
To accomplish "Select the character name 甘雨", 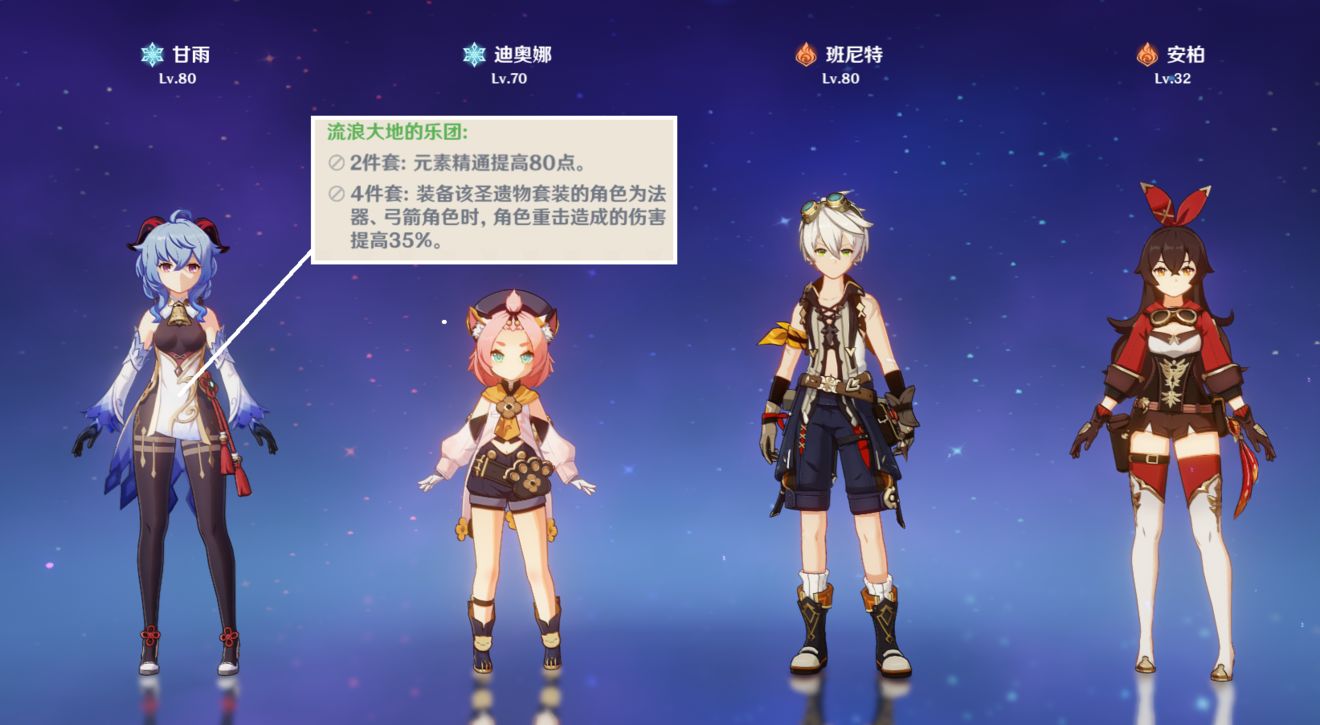I will (181, 55).
